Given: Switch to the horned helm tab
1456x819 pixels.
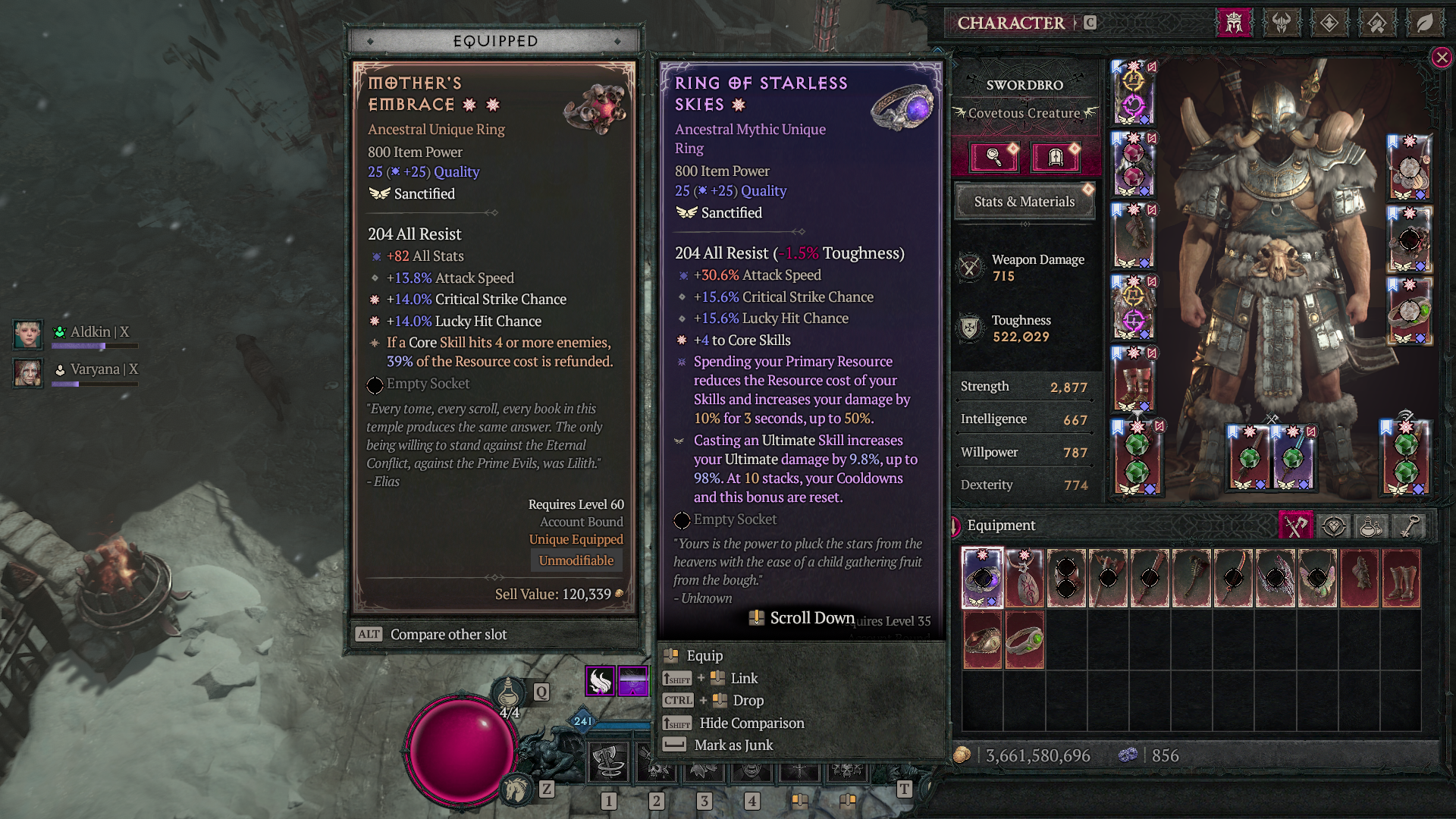Looking at the screenshot, I should (1282, 23).
